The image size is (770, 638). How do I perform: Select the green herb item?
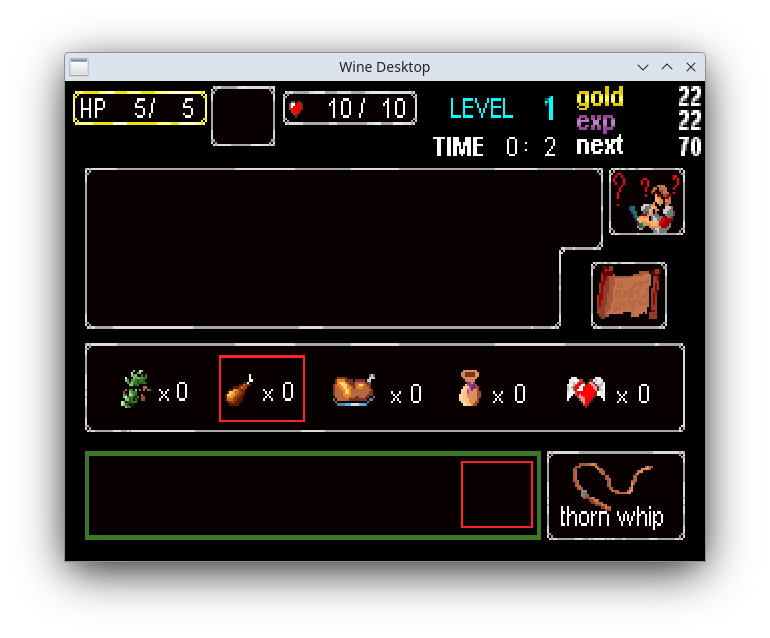[x=136, y=389]
